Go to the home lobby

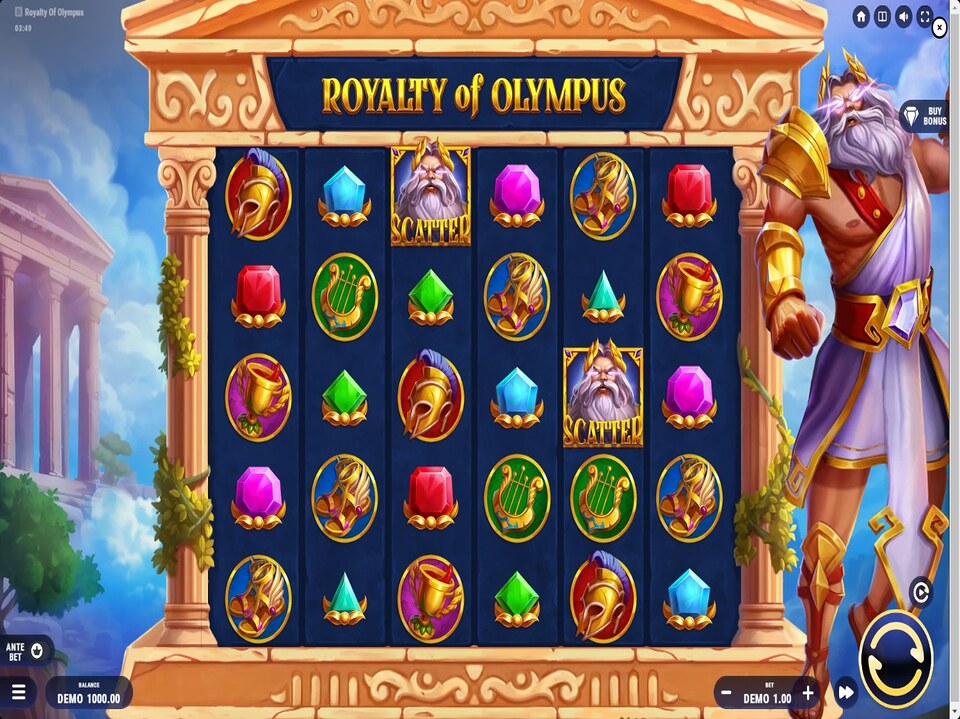861,16
